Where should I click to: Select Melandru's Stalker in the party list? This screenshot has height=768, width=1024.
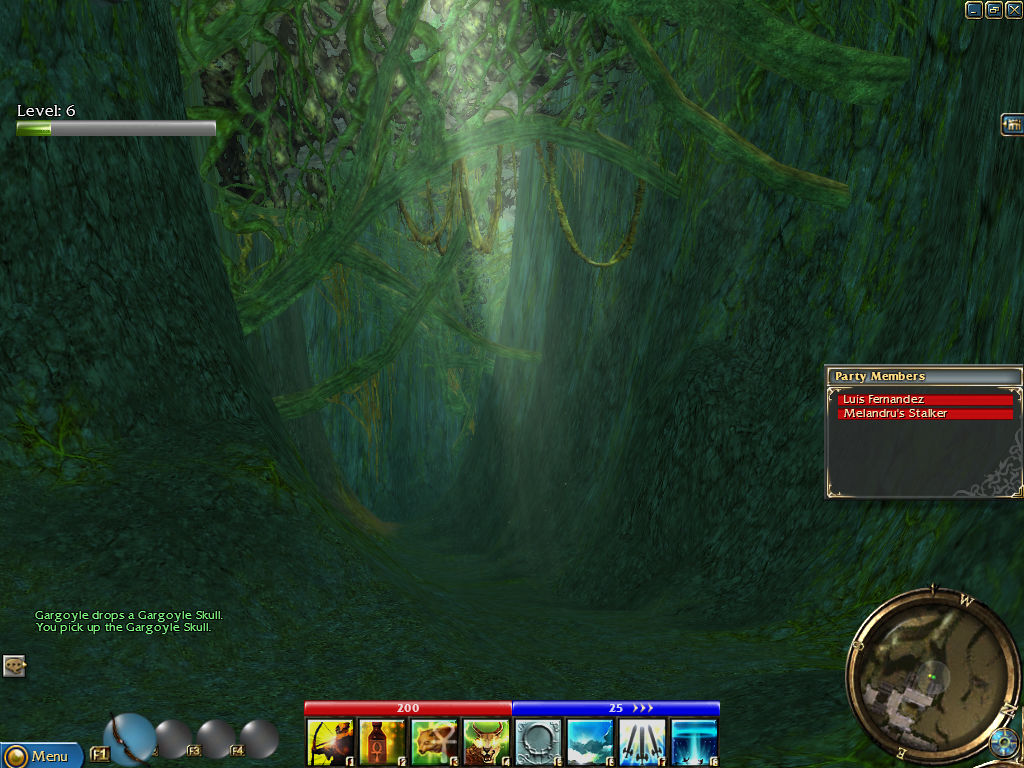[x=925, y=414]
